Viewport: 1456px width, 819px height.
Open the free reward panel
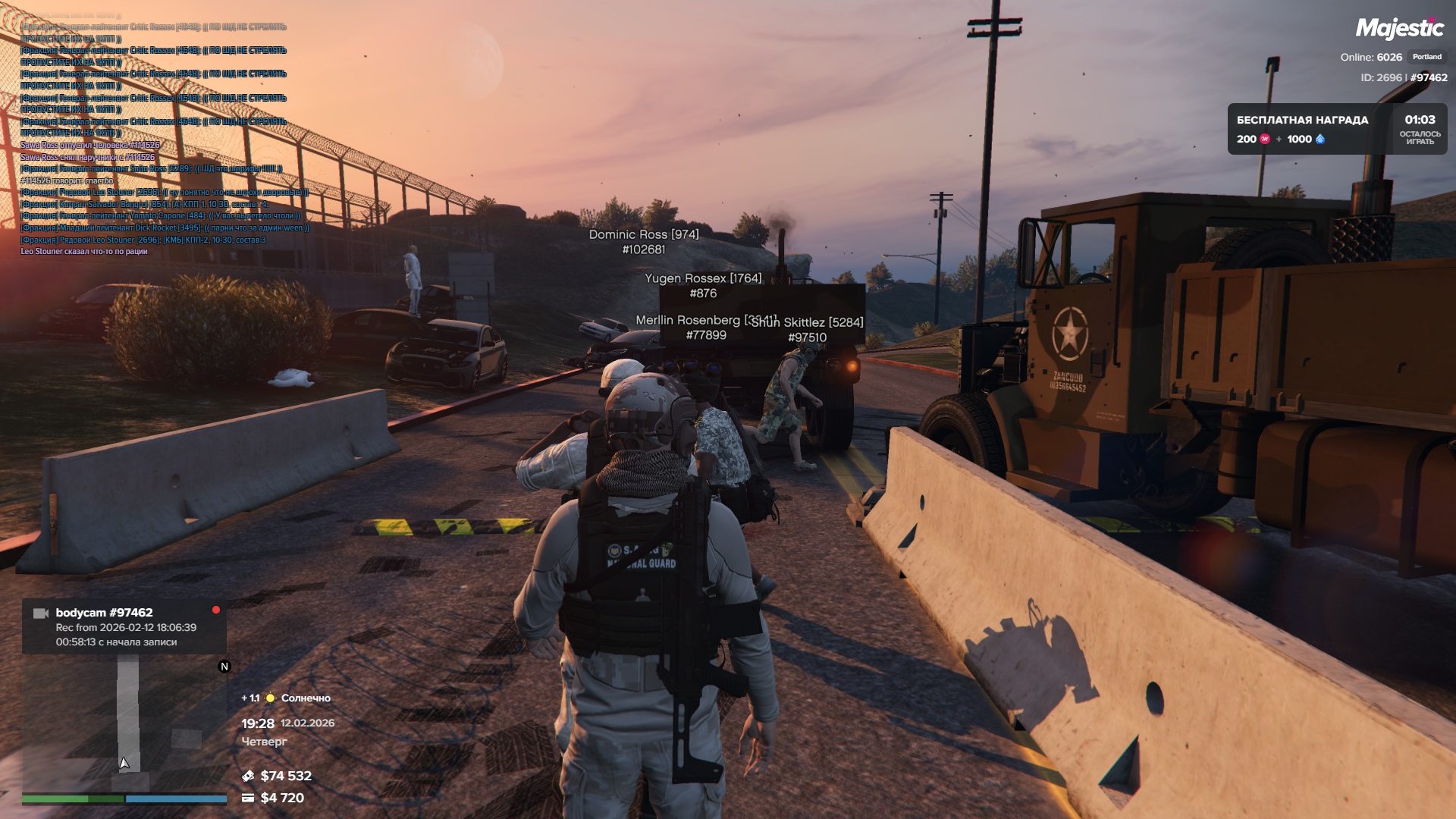click(1336, 129)
